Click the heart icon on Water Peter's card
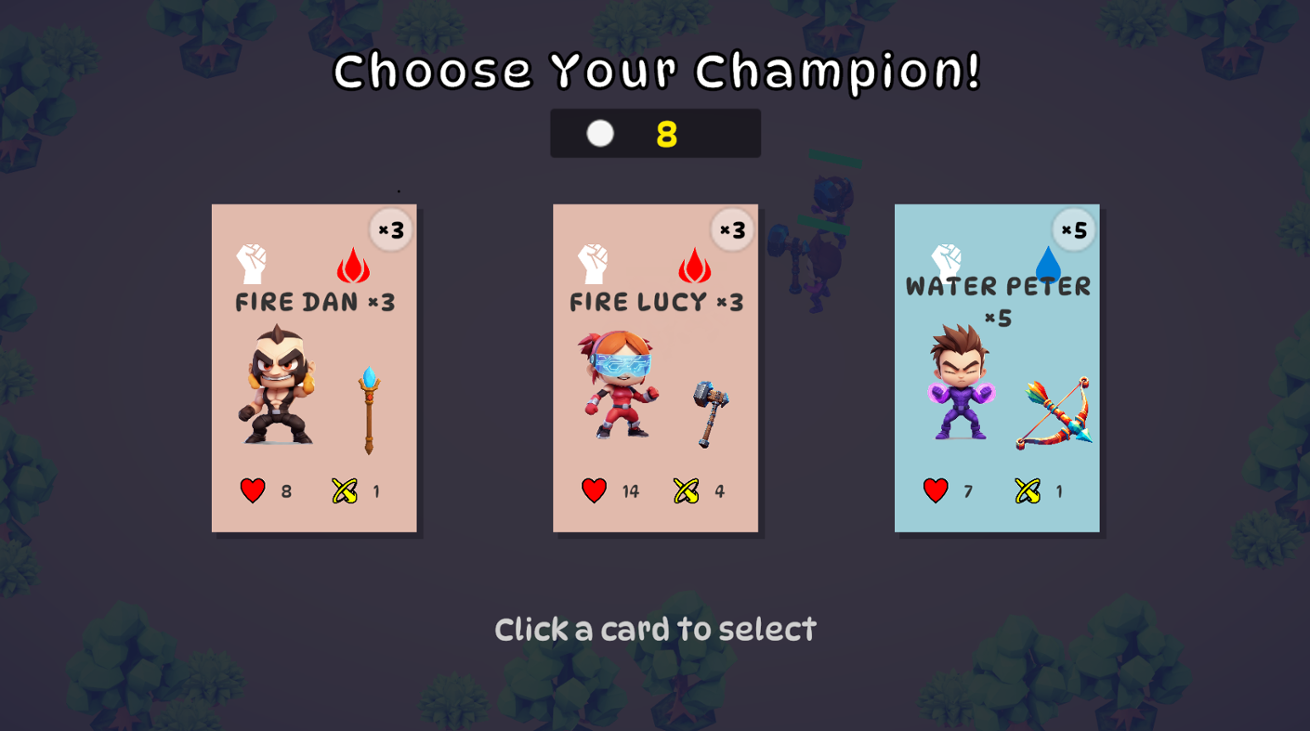 tap(934, 490)
